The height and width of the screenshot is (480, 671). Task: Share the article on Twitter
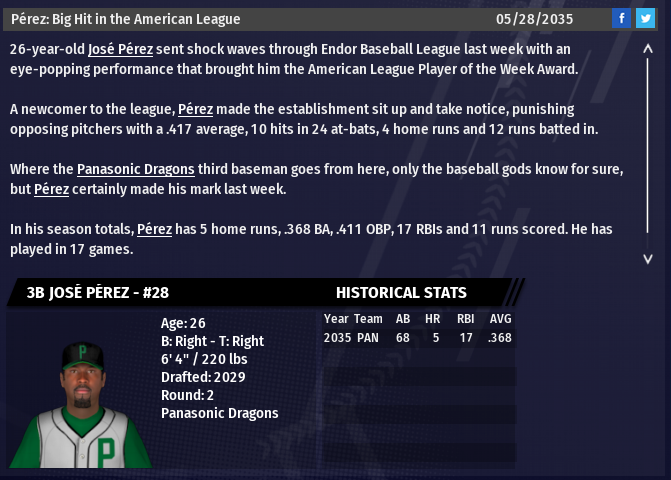pyautogui.click(x=645, y=18)
